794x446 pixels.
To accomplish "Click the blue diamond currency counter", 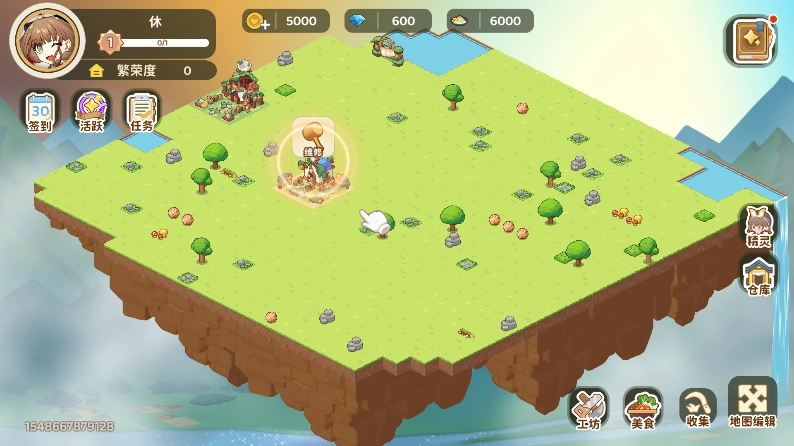I will tap(387, 21).
